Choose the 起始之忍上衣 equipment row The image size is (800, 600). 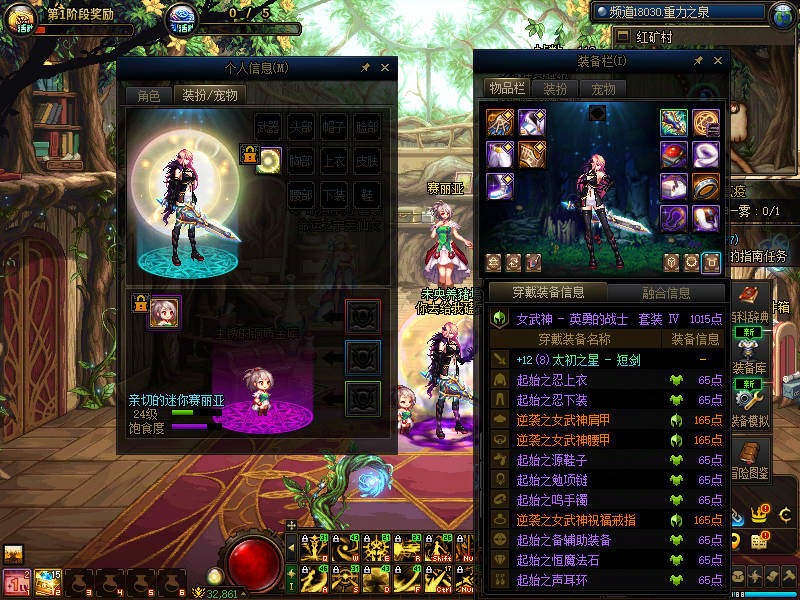pos(551,380)
